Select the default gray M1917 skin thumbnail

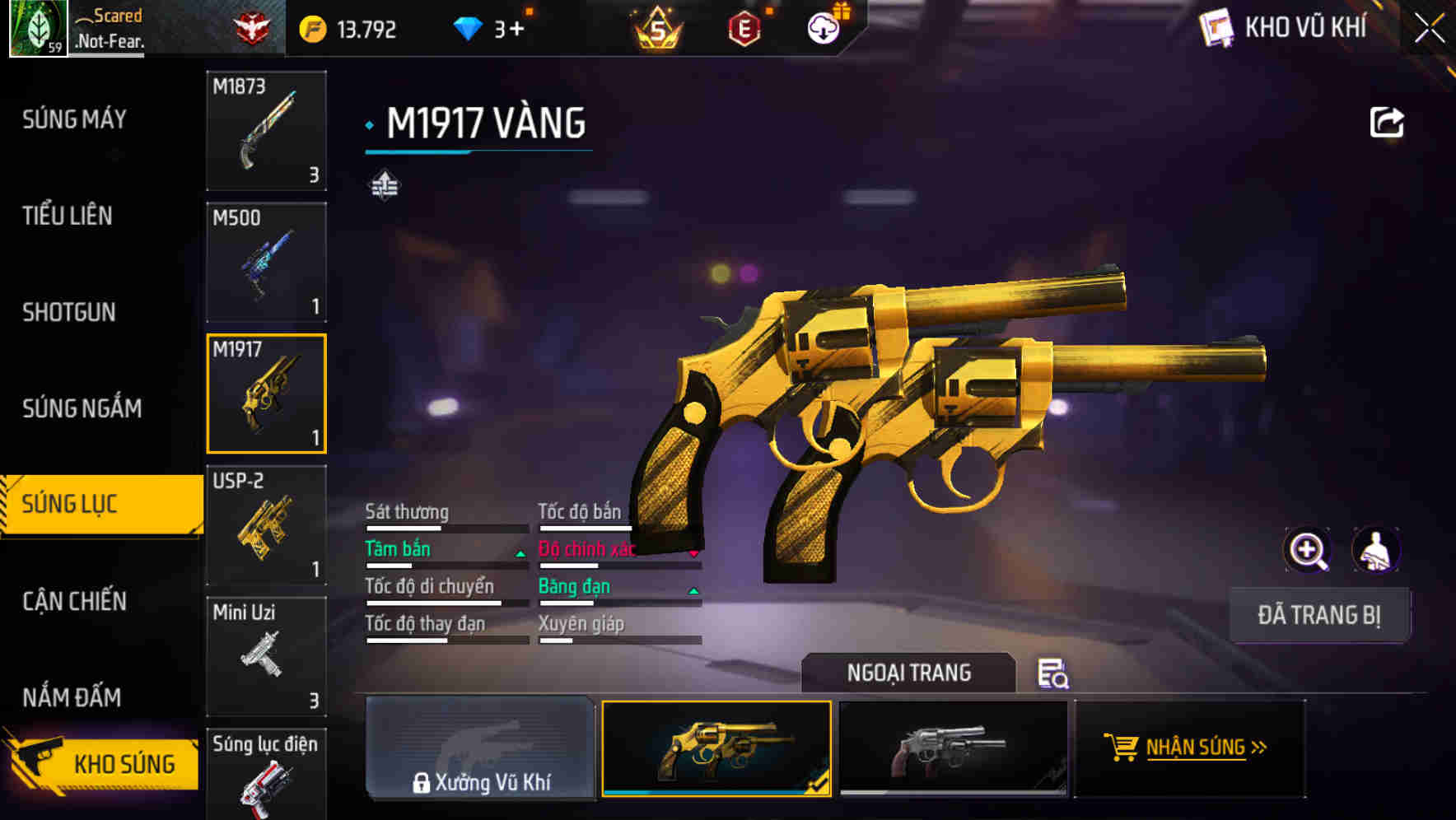pos(953,748)
